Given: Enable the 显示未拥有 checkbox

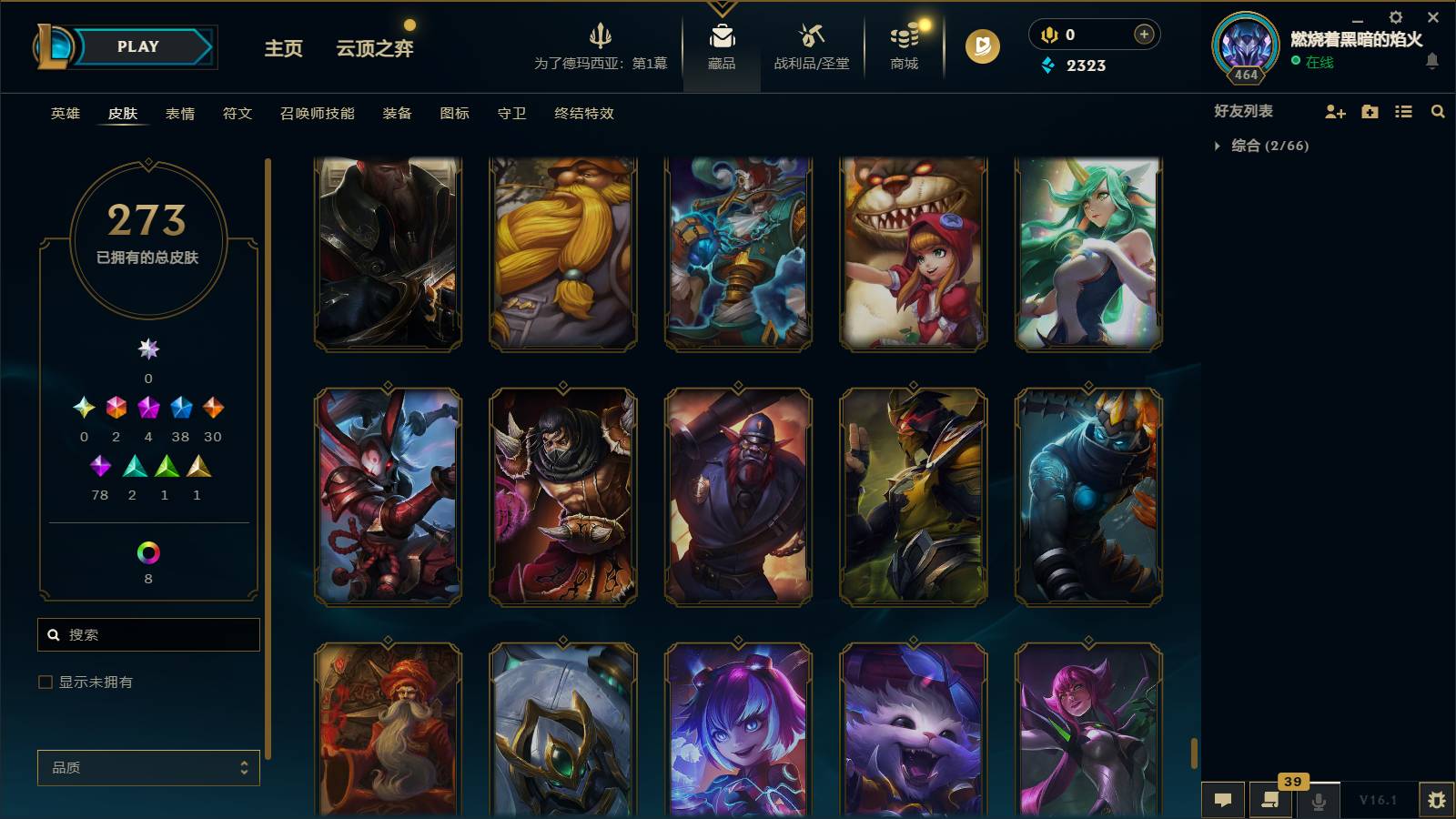Looking at the screenshot, I should coord(44,681).
